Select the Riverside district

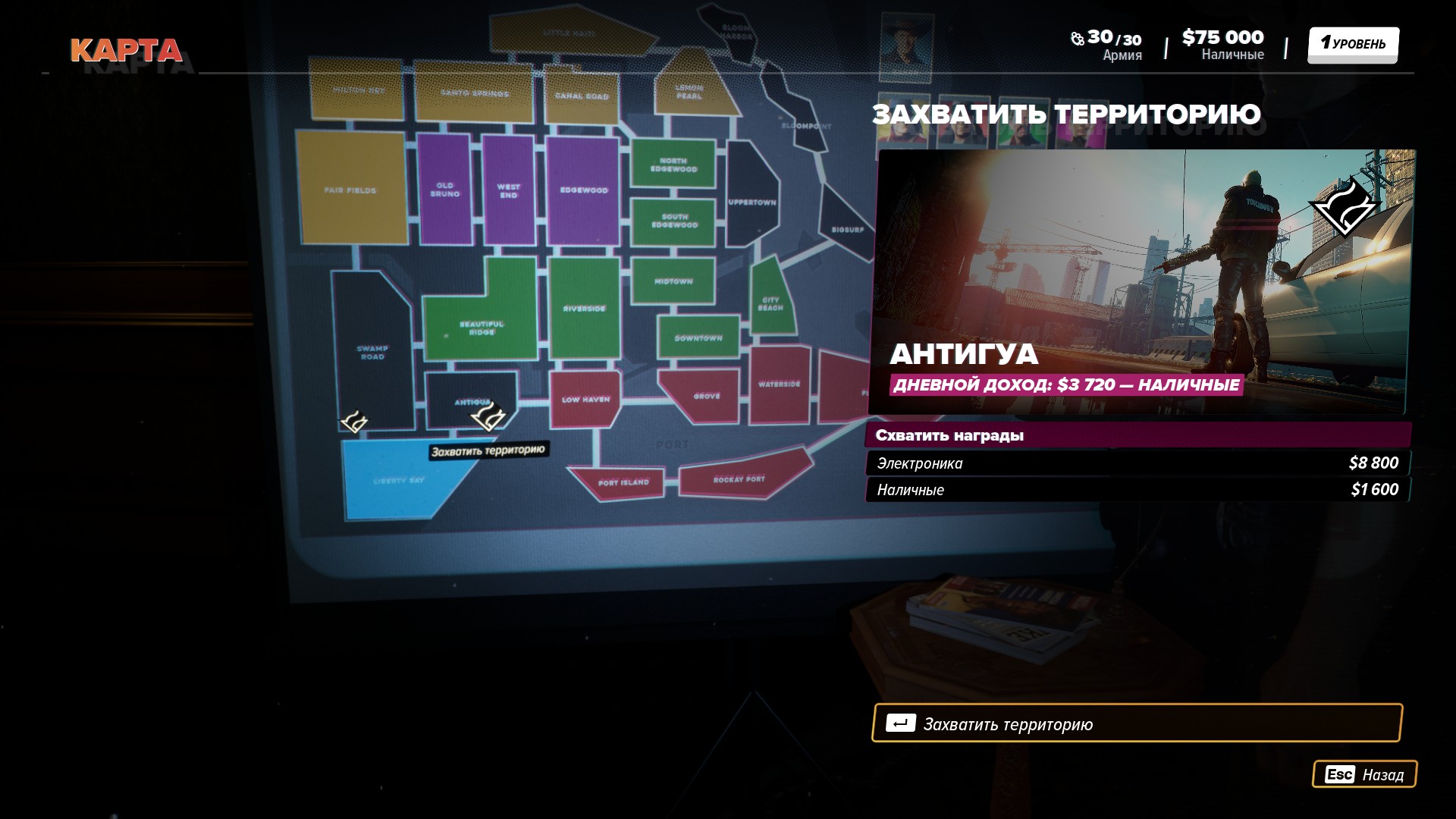pyautogui.click(x=584, y=308)
